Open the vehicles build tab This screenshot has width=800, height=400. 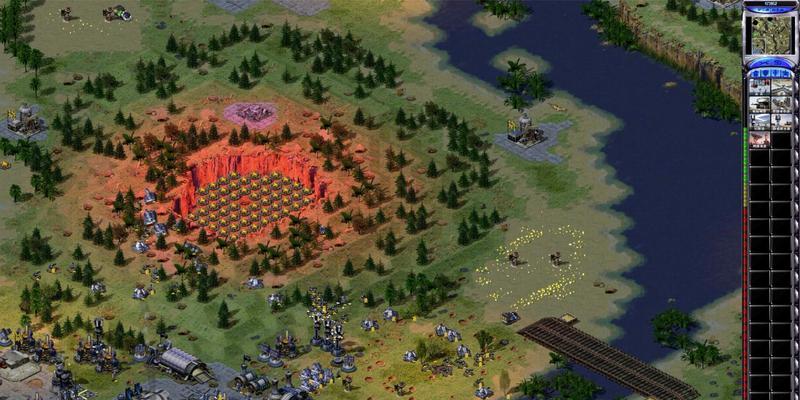[786, 73]
